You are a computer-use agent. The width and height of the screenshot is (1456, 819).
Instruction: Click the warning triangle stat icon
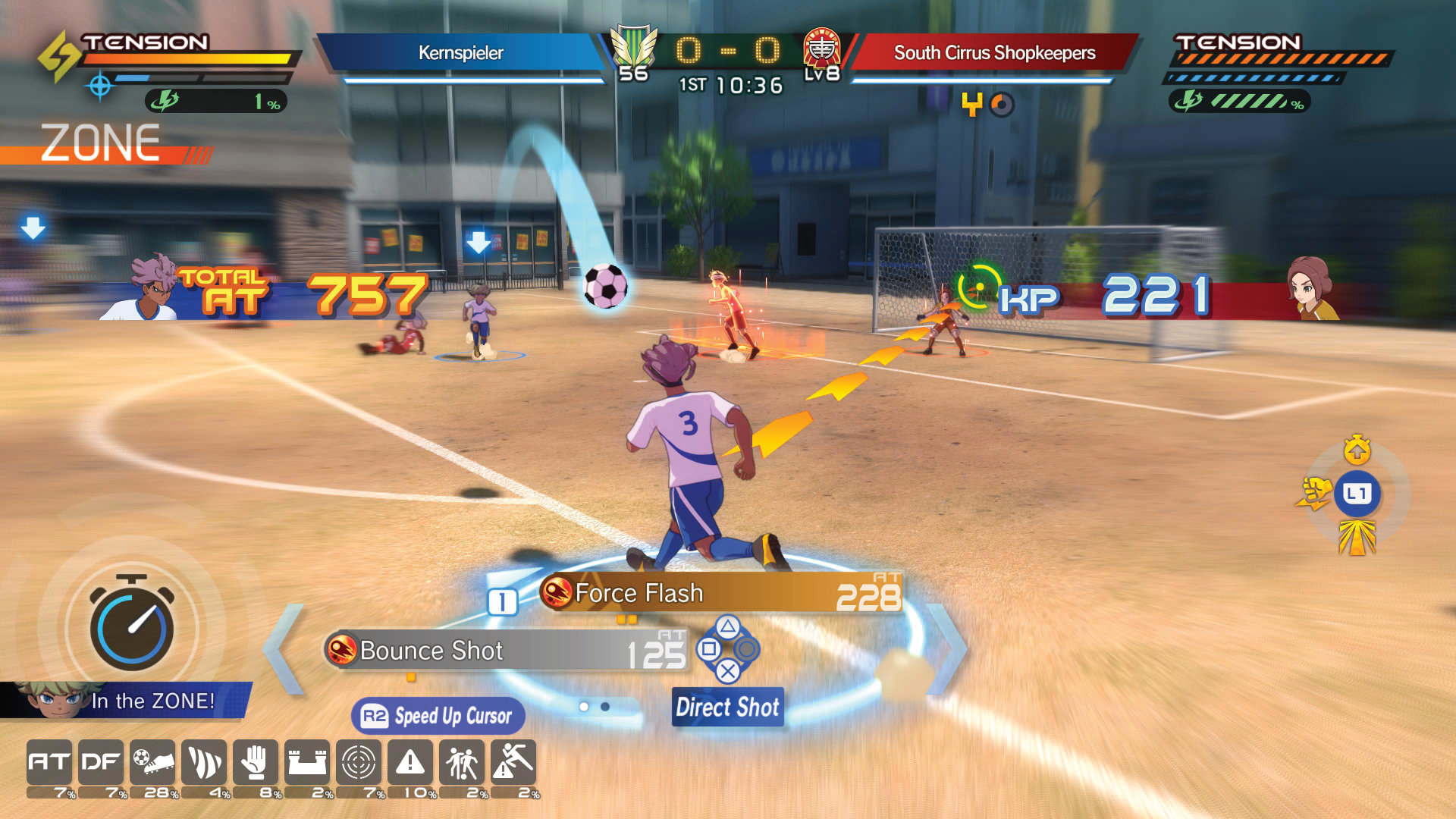[x=410, y=762]
